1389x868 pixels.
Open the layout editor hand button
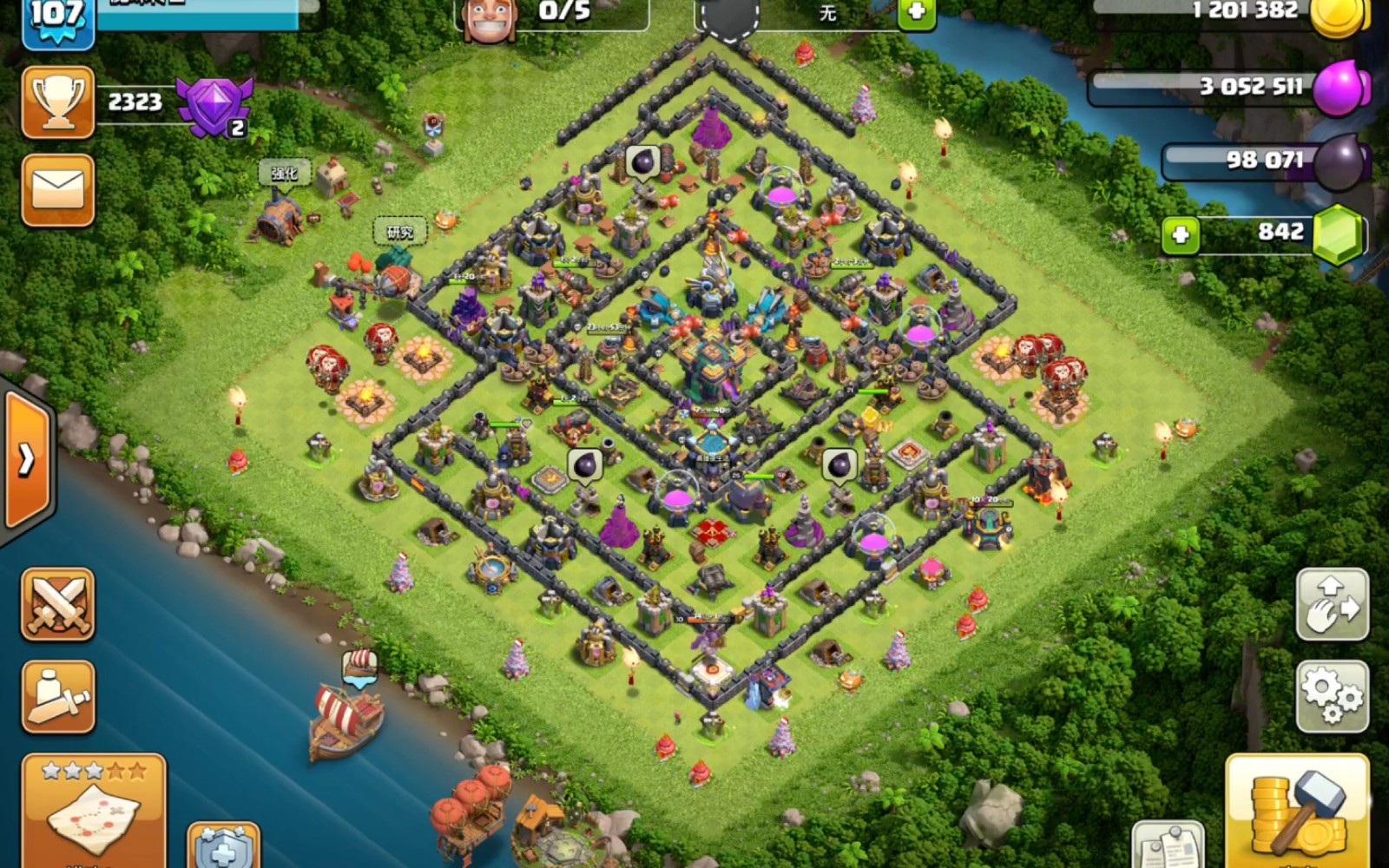(x=1332, y=604)
